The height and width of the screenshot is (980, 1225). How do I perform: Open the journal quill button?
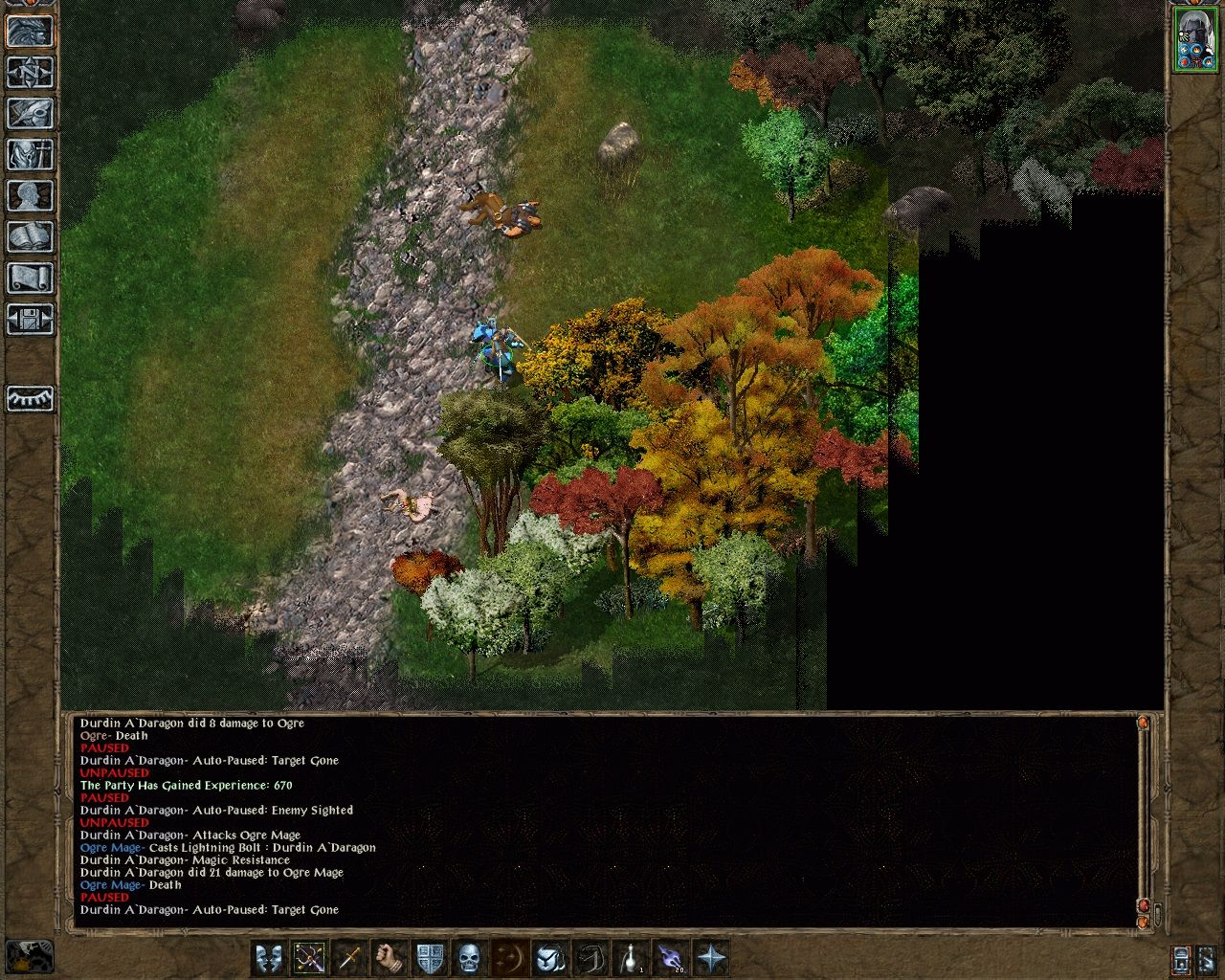pos(30,113)
